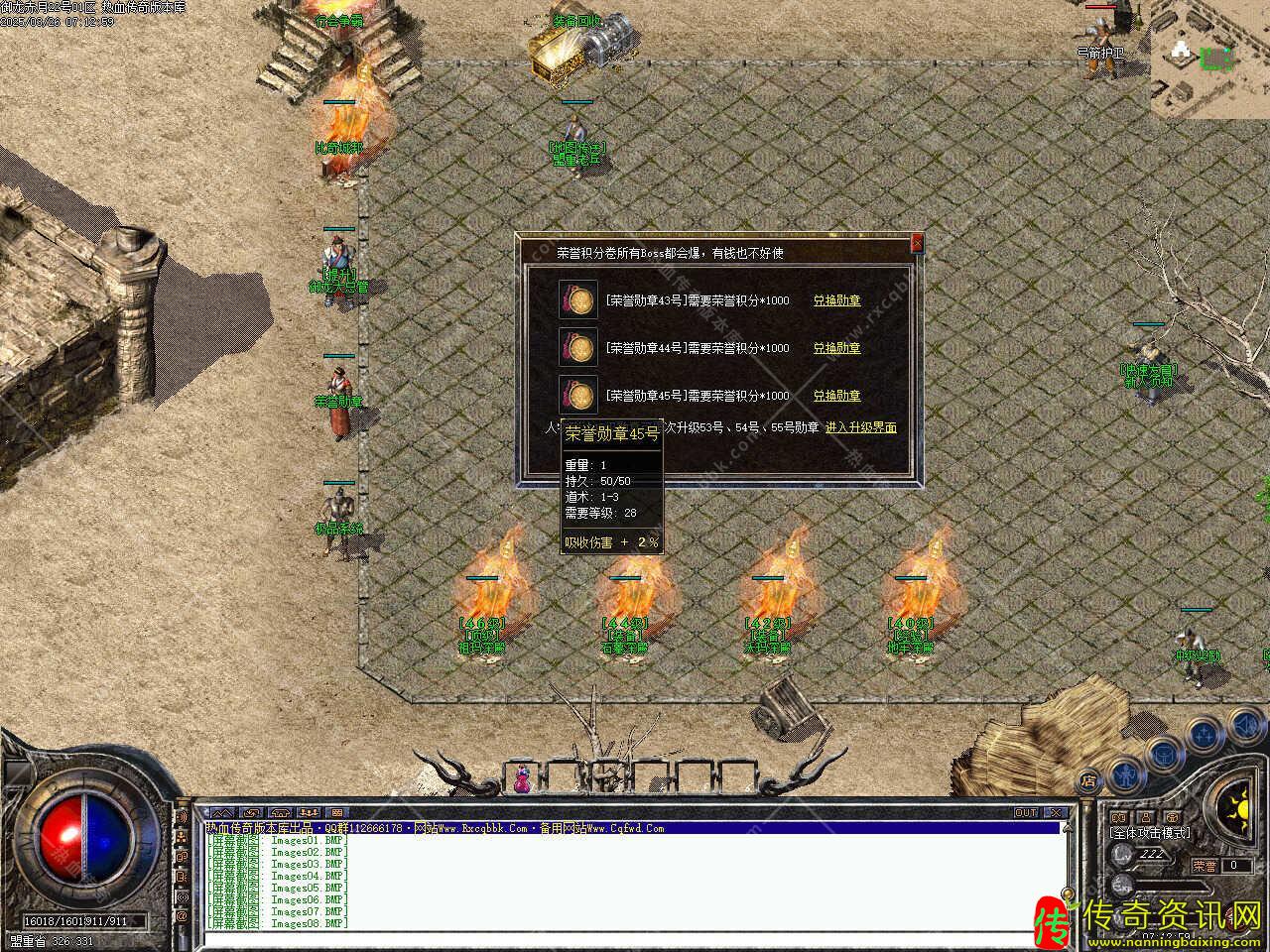Viewport: 1270px width, 952px height.
Task: Select the Honor Medal 44 item icon
Action: click(578, 348)
